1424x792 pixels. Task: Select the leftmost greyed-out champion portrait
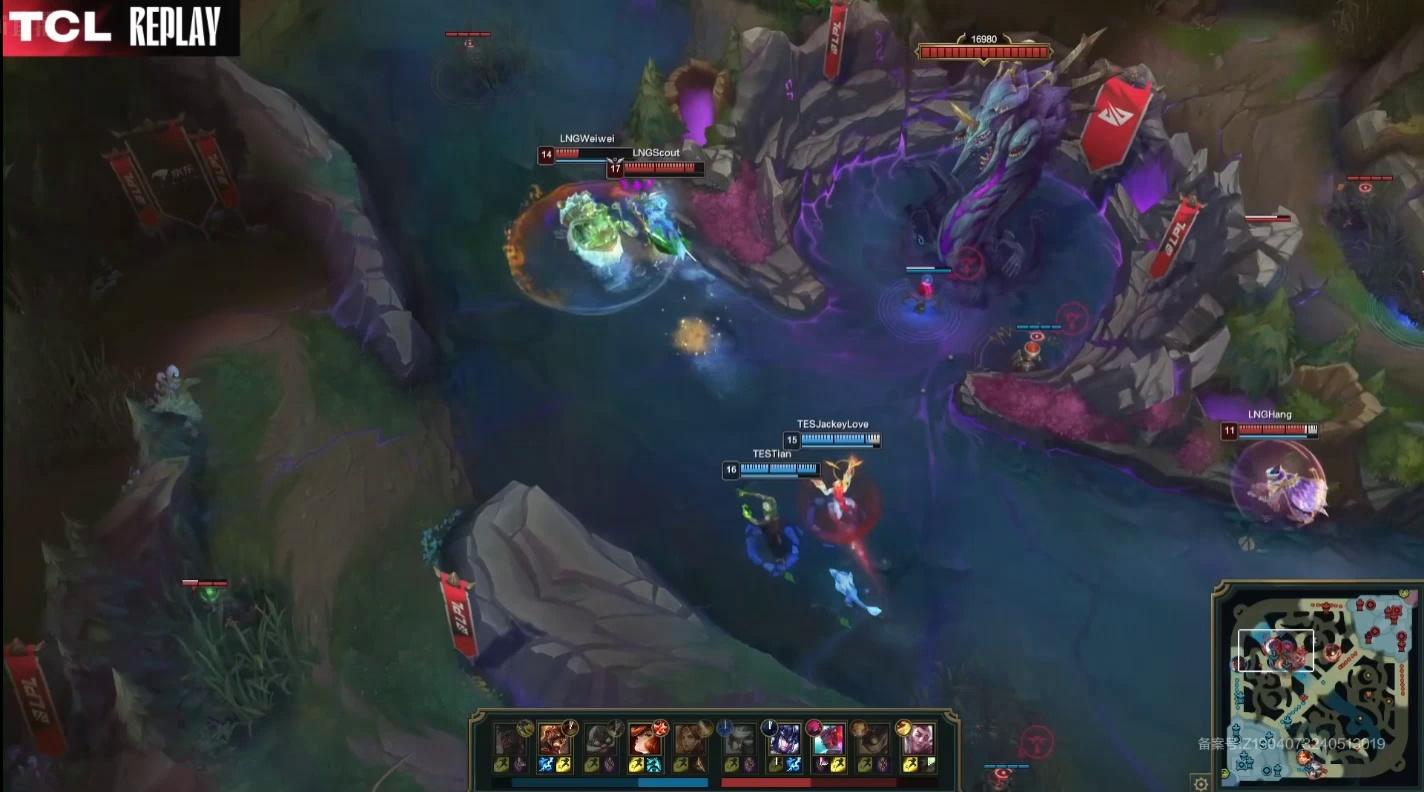[x=509, y=740]
